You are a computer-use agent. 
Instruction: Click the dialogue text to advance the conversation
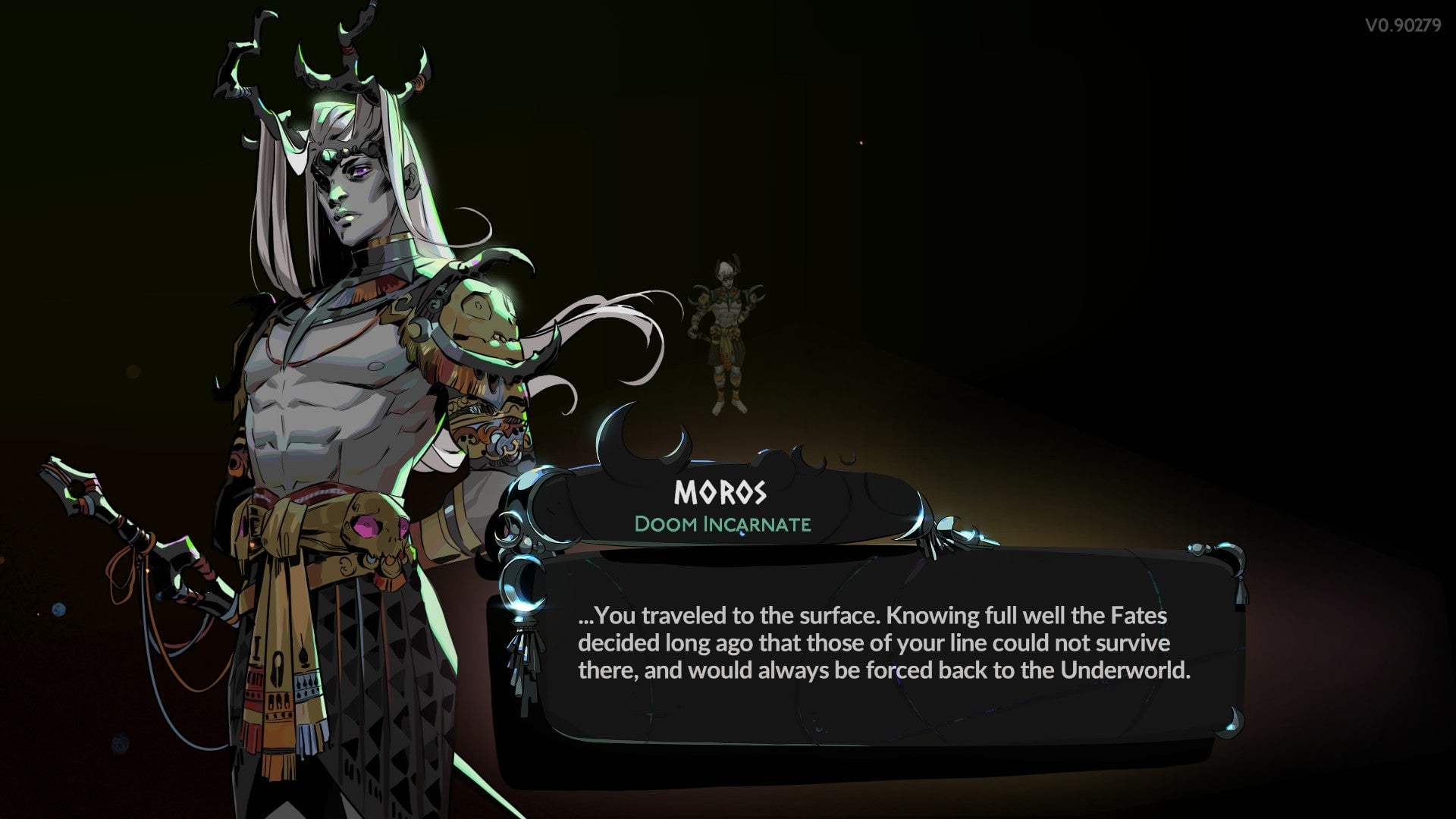(872, 639)
